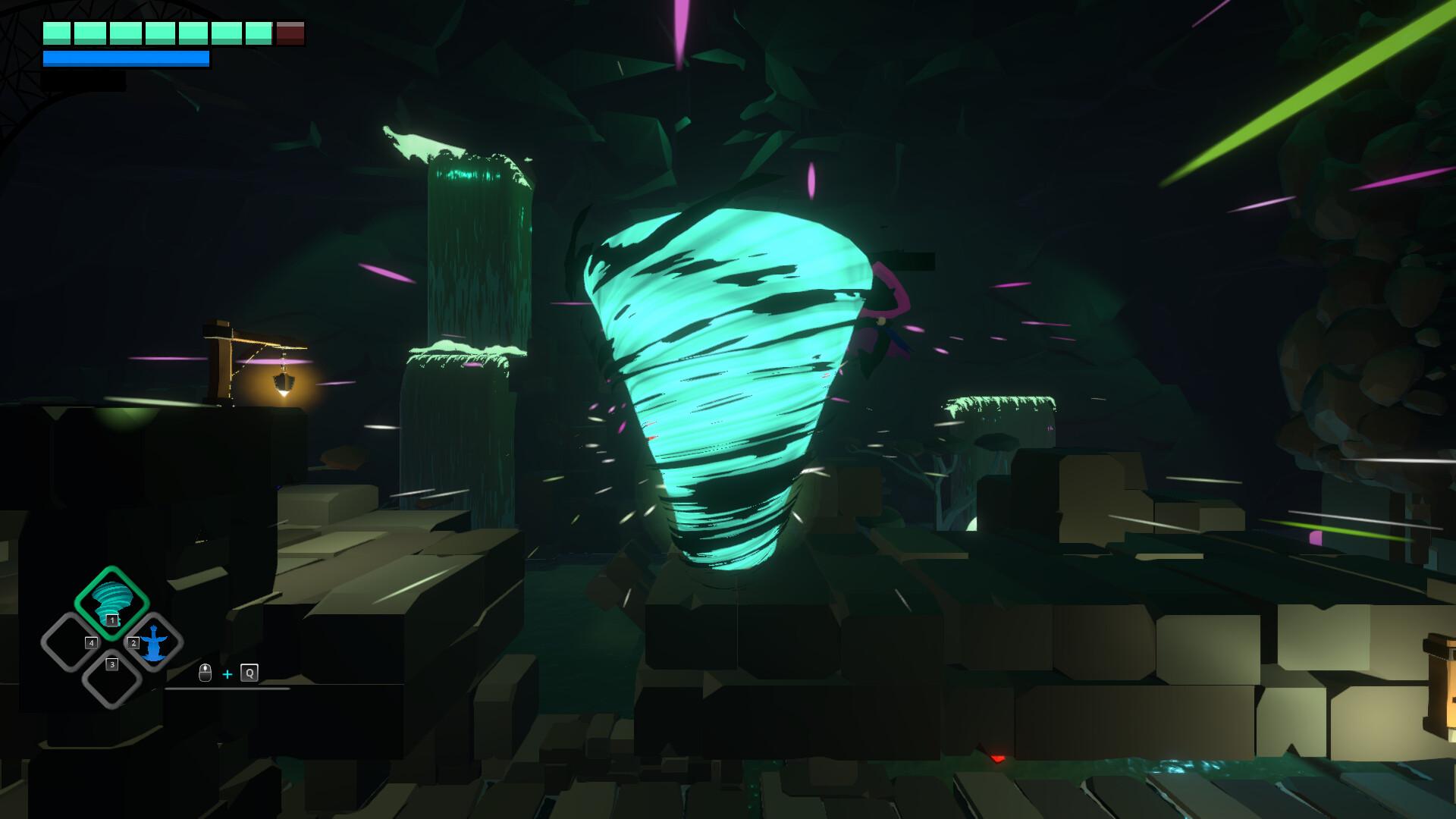Click the hotkey 2 badge on the sword ability
The width and height of the screenshot is (1456, 819).
click(x=133, y=643)
